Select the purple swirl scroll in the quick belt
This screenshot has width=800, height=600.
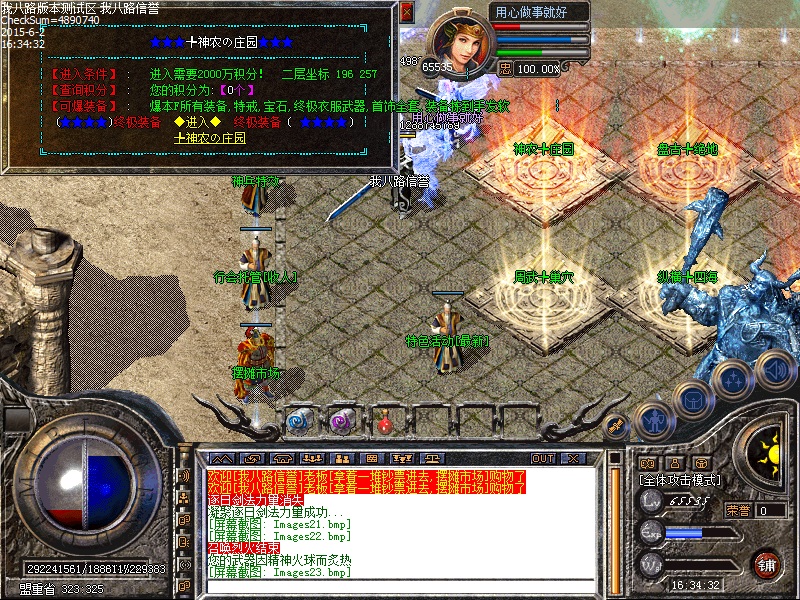[342, 421]
